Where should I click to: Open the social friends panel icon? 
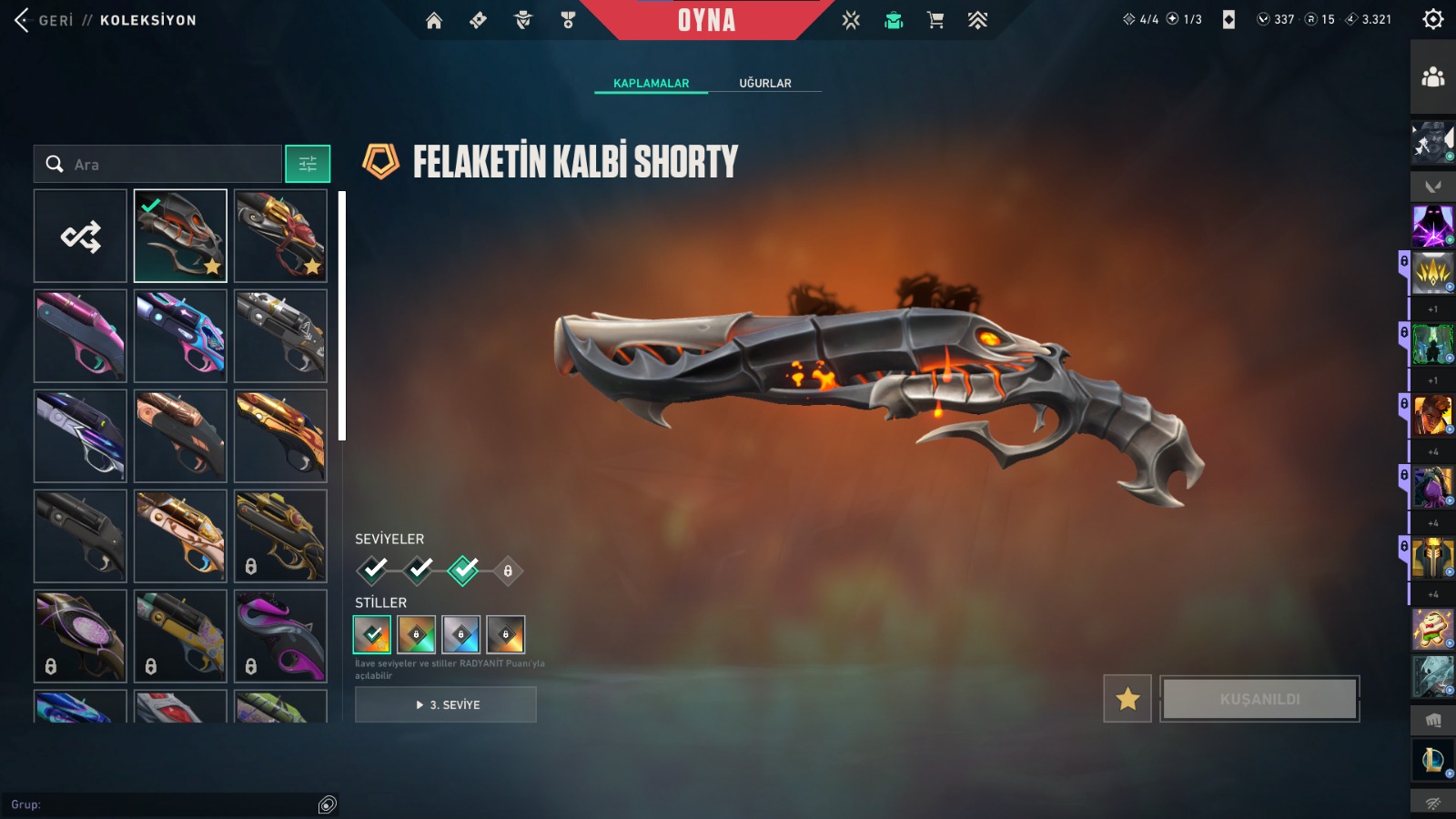click(1432, 77)
